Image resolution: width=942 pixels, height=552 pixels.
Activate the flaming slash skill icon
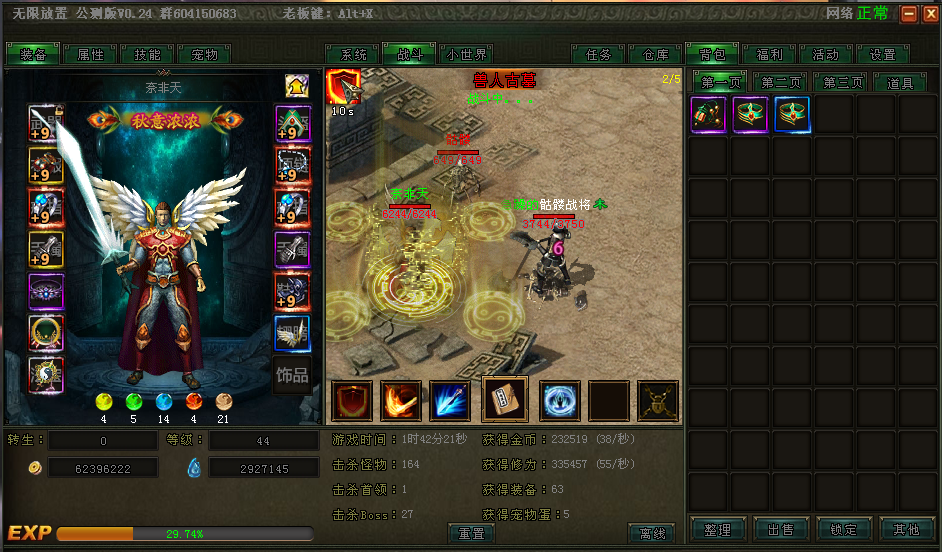tap(401, 401)
